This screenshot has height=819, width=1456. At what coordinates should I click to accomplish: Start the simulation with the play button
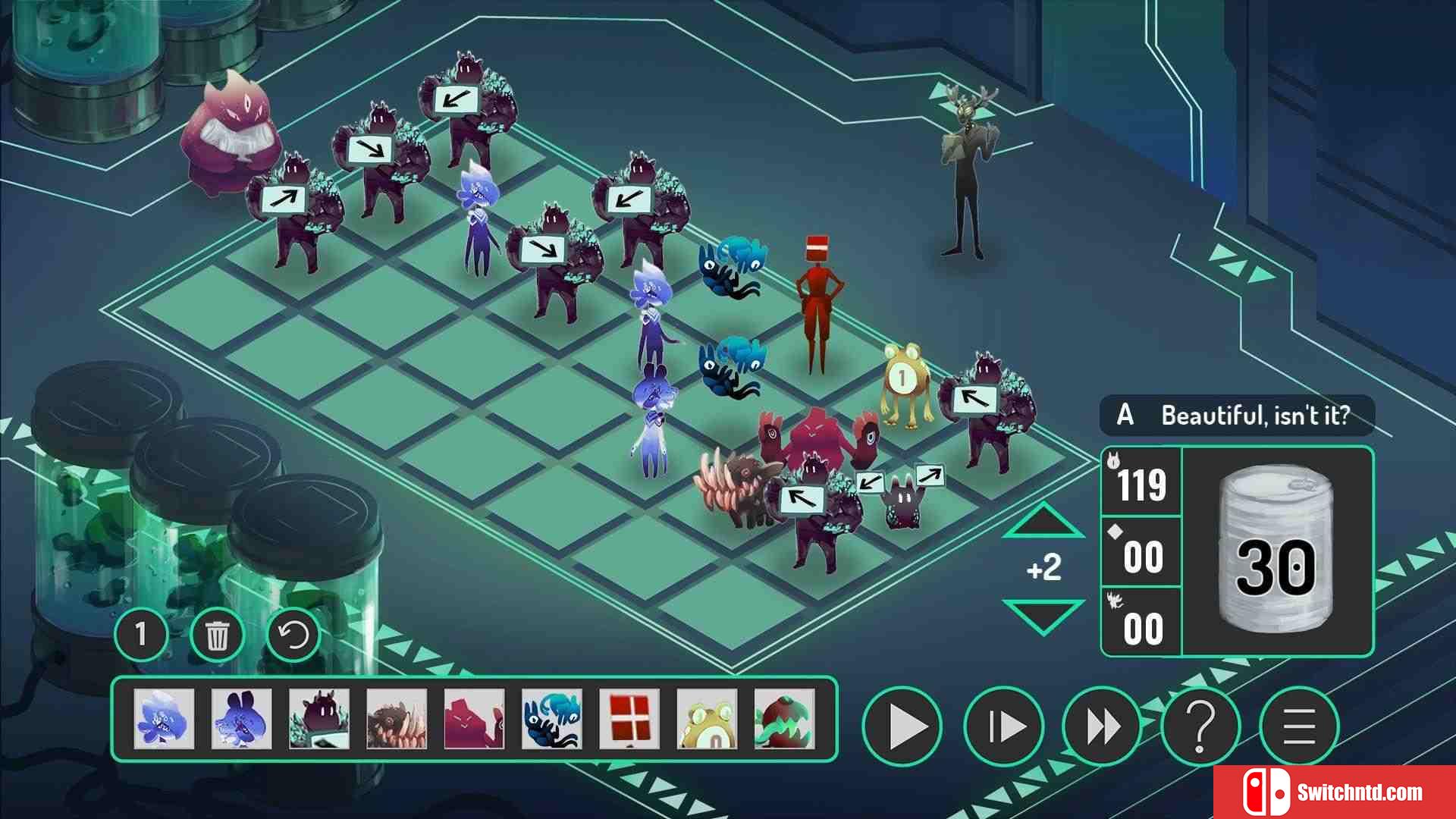[902, 726]
